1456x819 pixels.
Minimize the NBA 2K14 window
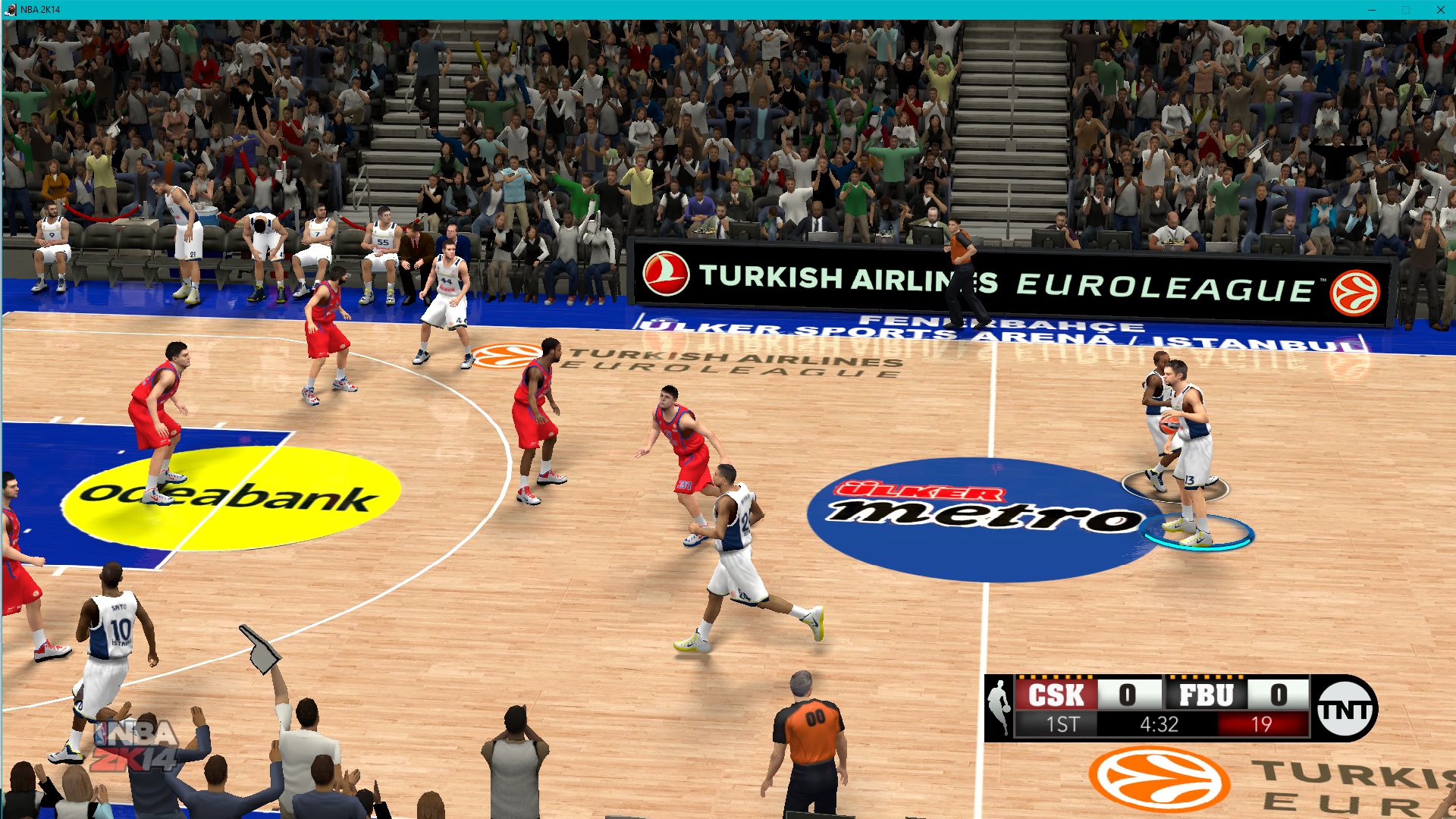1371,10
